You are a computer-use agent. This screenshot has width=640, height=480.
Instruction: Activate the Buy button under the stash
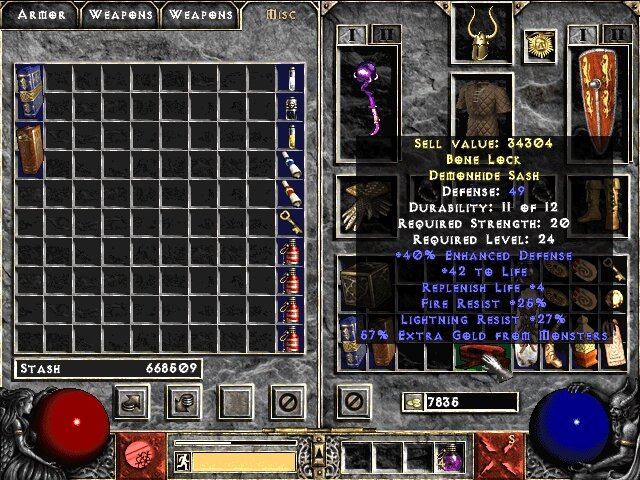tap(133, 402)
